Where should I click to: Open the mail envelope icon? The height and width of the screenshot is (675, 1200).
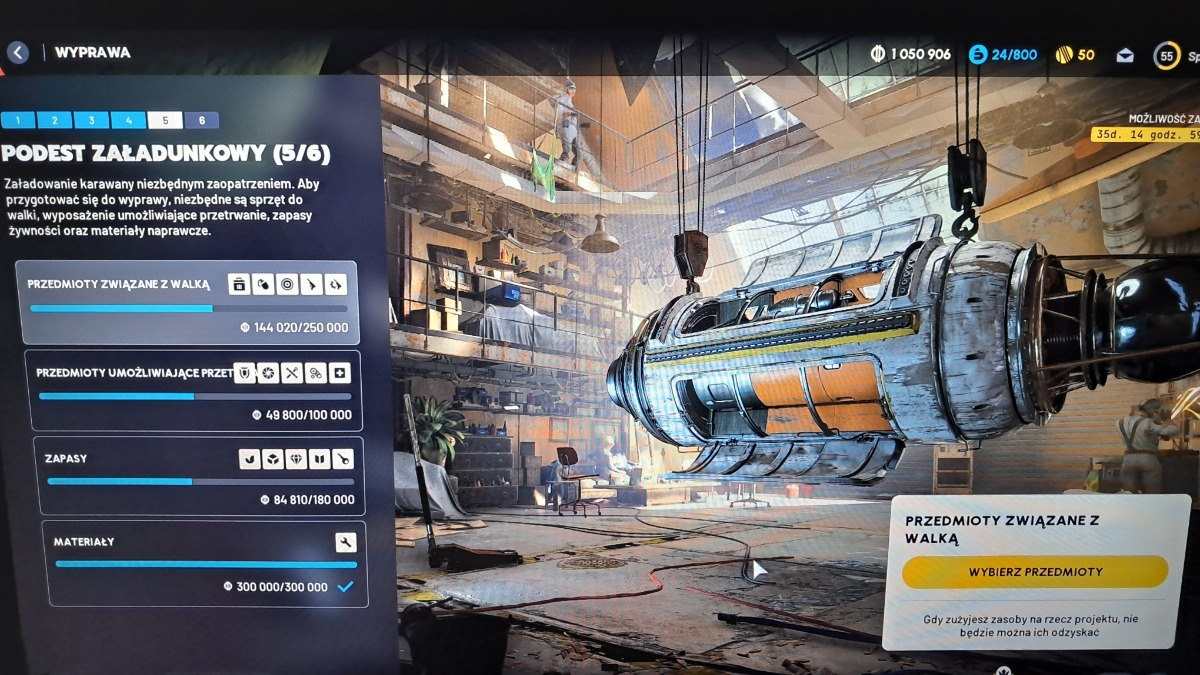1125,55
